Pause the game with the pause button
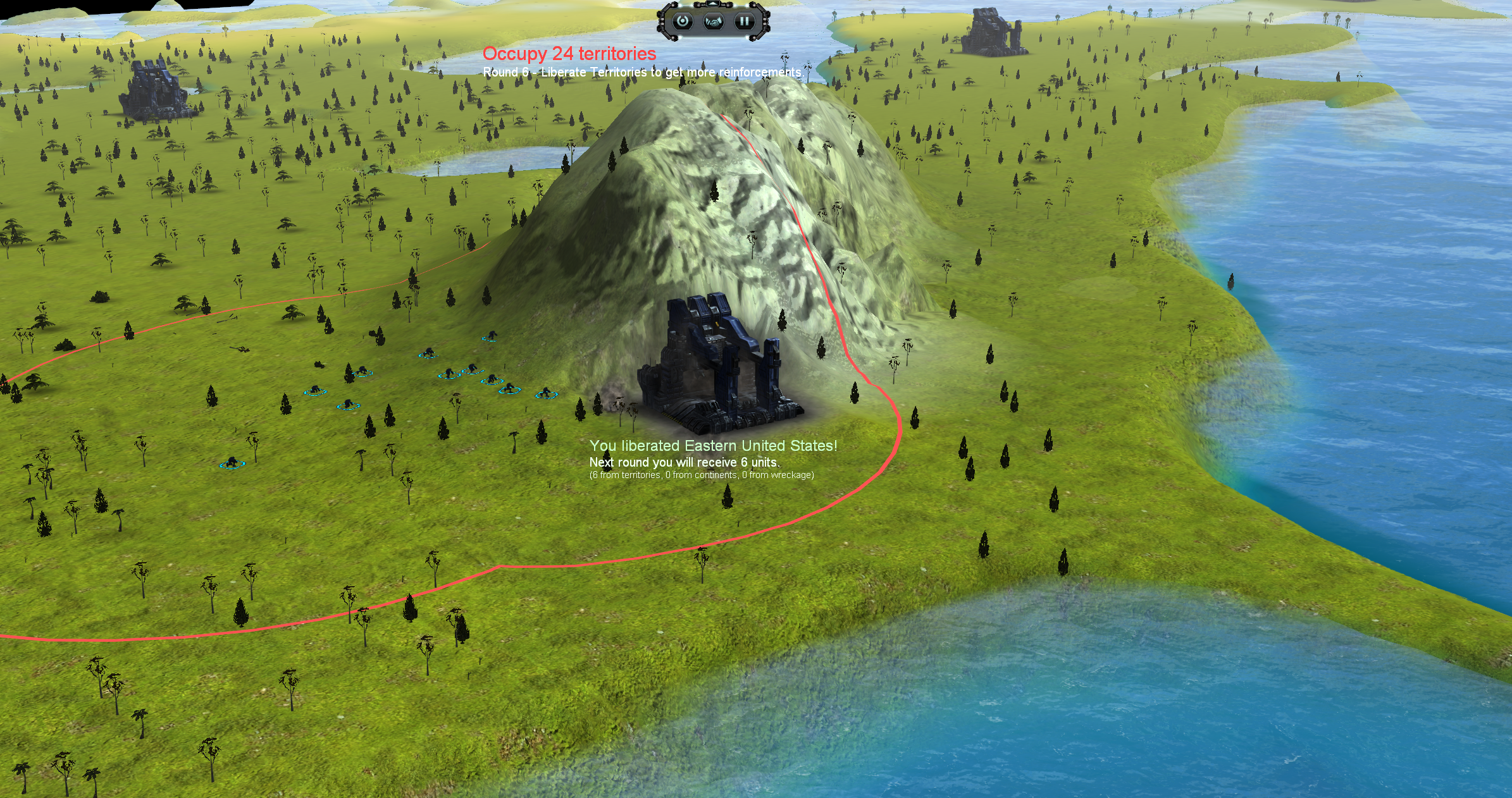The height and width of the screenshot is (798, 1512). 744,21
